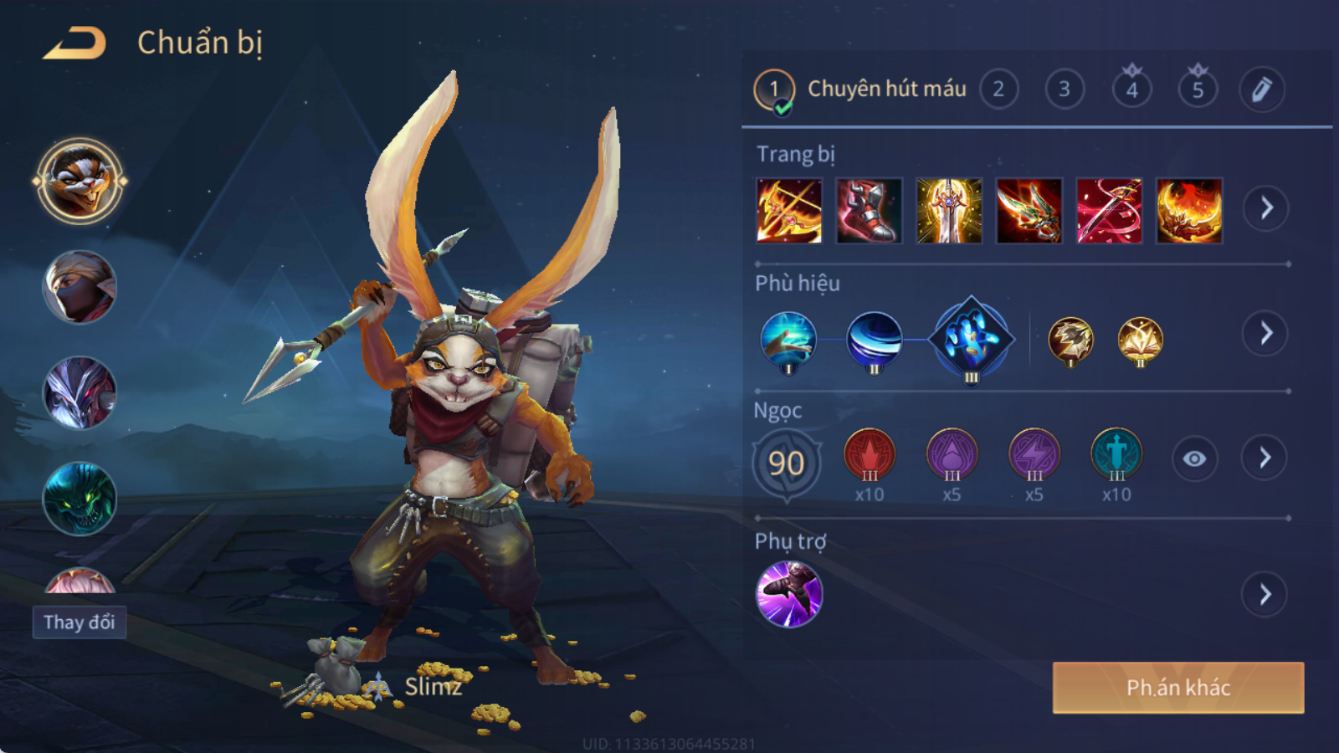Click the red rune x10 icon
The height and width of the screenshot is (753, 1339).
[x=869, y=455]
